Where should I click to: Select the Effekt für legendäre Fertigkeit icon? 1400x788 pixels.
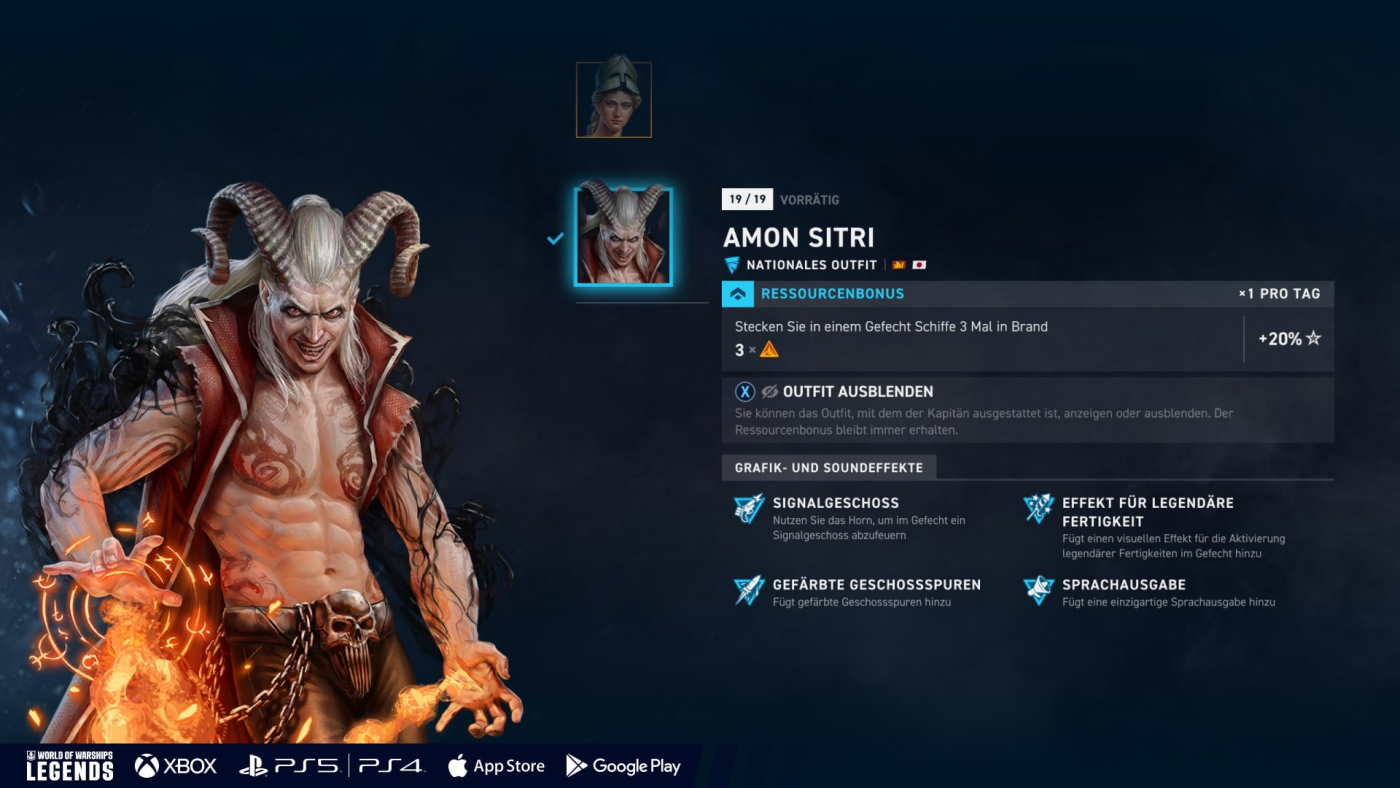(x=1039, y=509)
